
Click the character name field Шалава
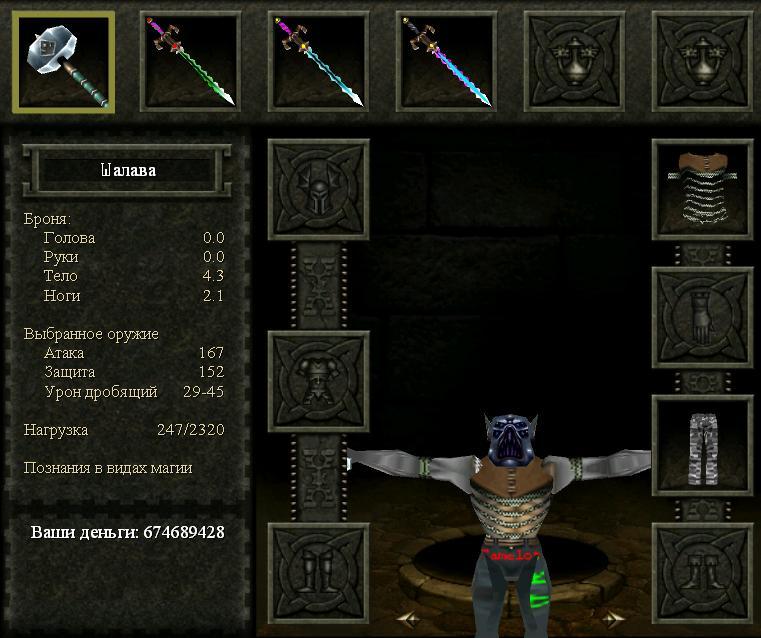coord(128,170)
